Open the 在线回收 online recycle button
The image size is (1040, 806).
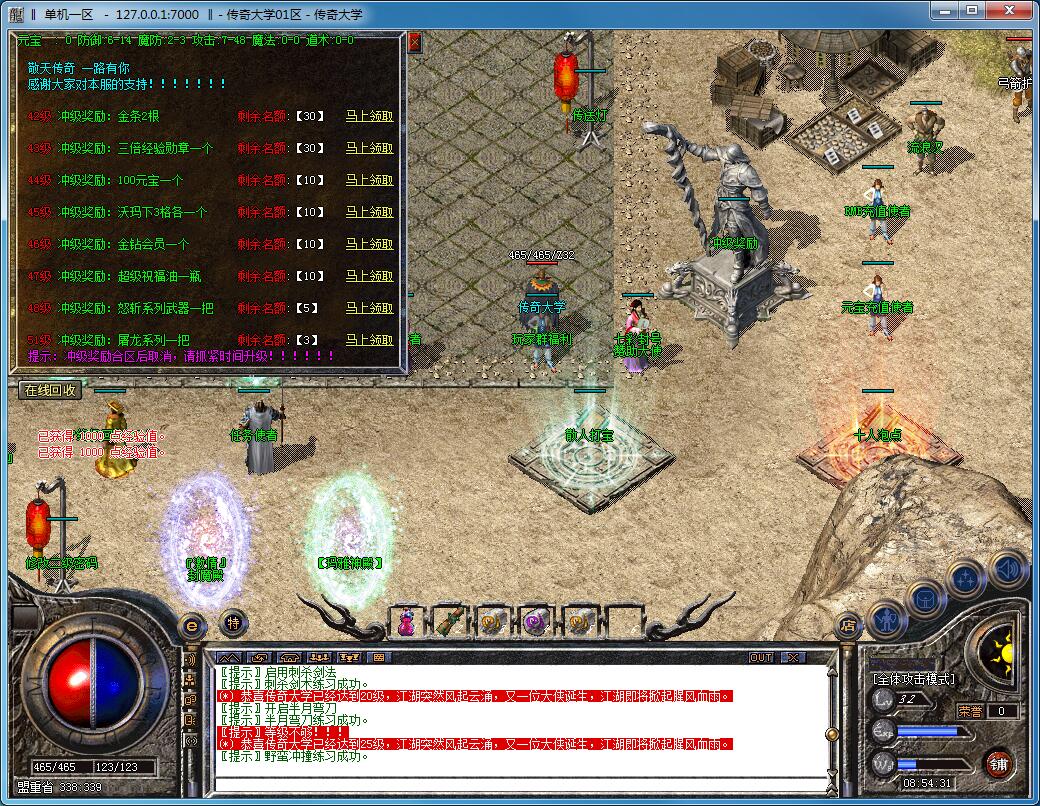[50, 390]
